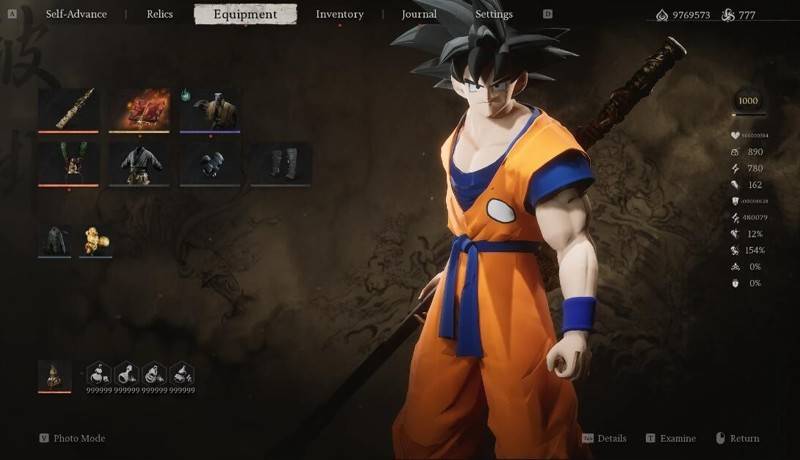Screen dimensions: 800x460
Task: Select the equipped staff weapon slot
Action: (x=68, y=109)
